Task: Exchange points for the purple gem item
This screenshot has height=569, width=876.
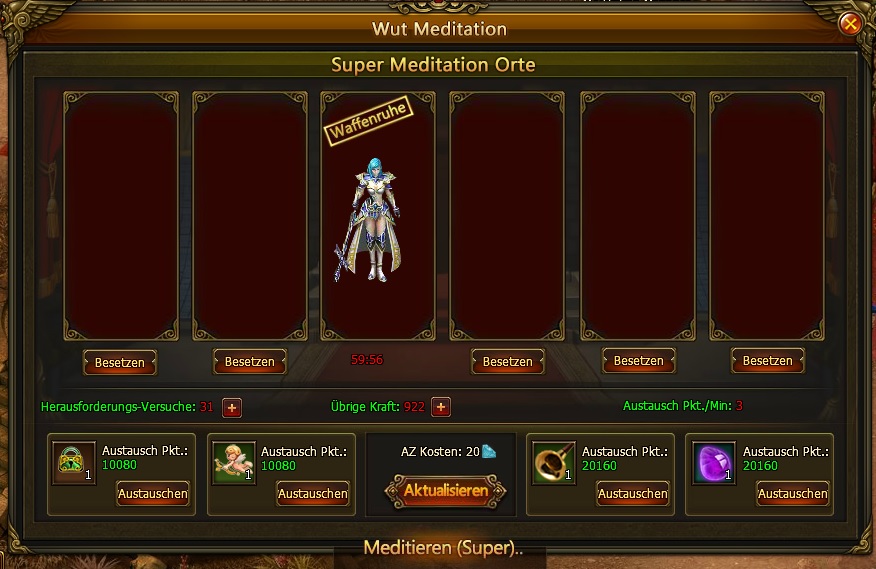Action: (793, 493)
